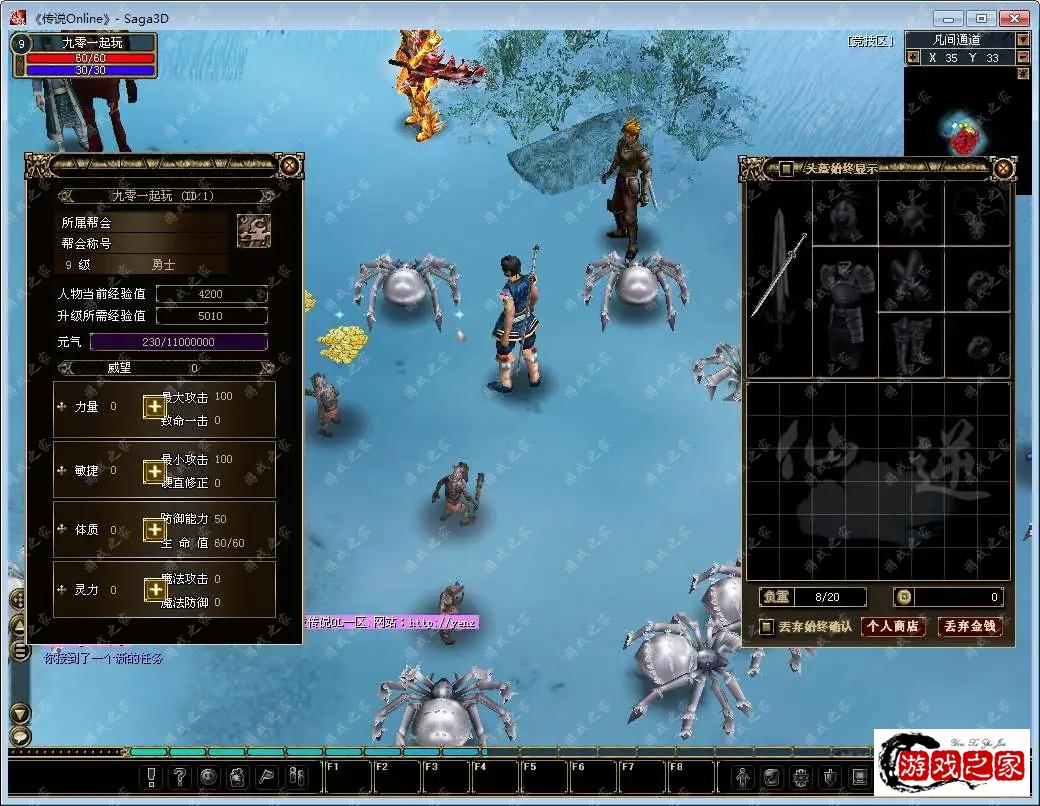Add a point to 敏捷 (Agility)
This screenshot has width=1040, height=806.
point(154,470)
